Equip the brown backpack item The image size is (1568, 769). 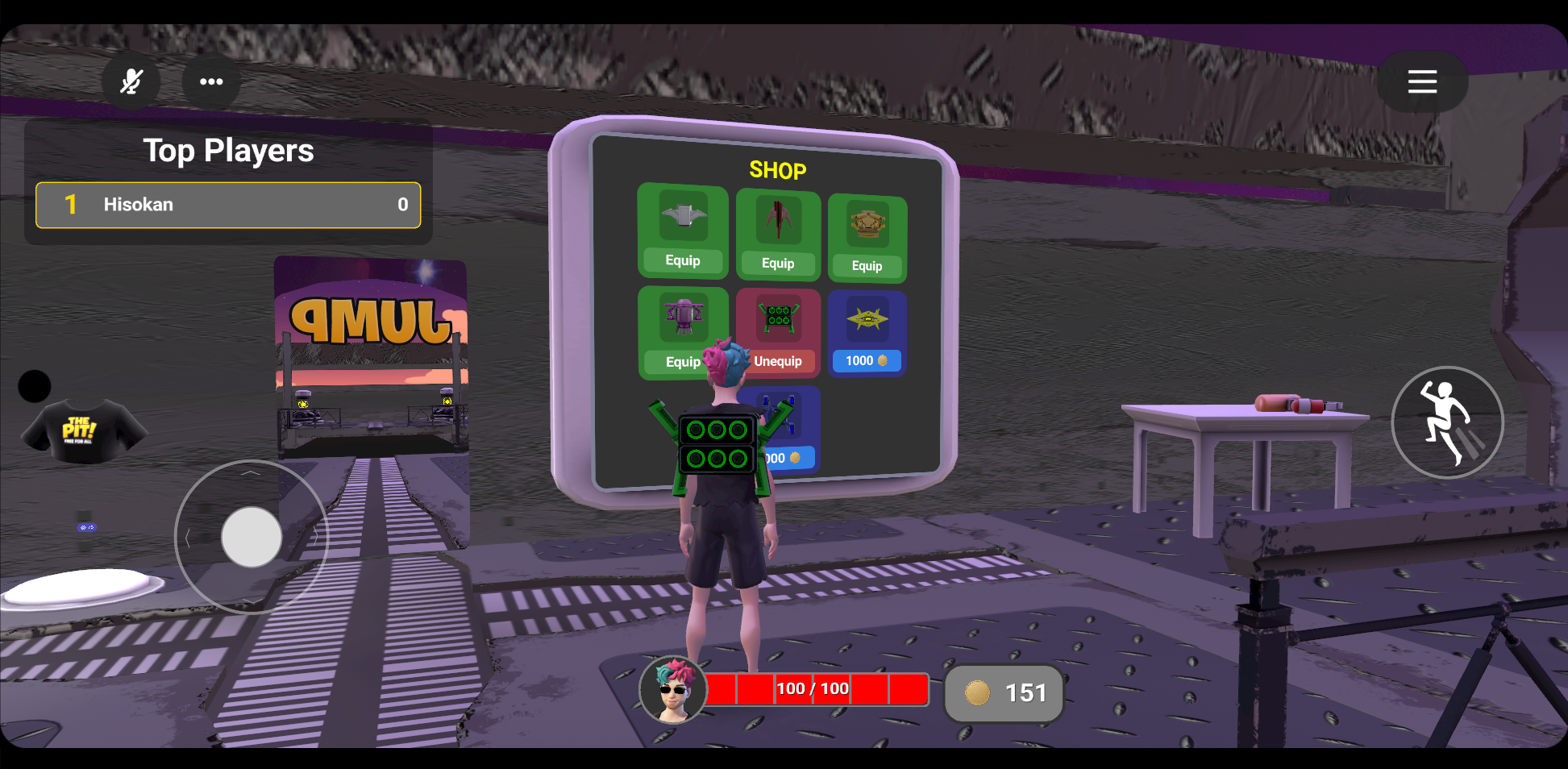[867, 266]
